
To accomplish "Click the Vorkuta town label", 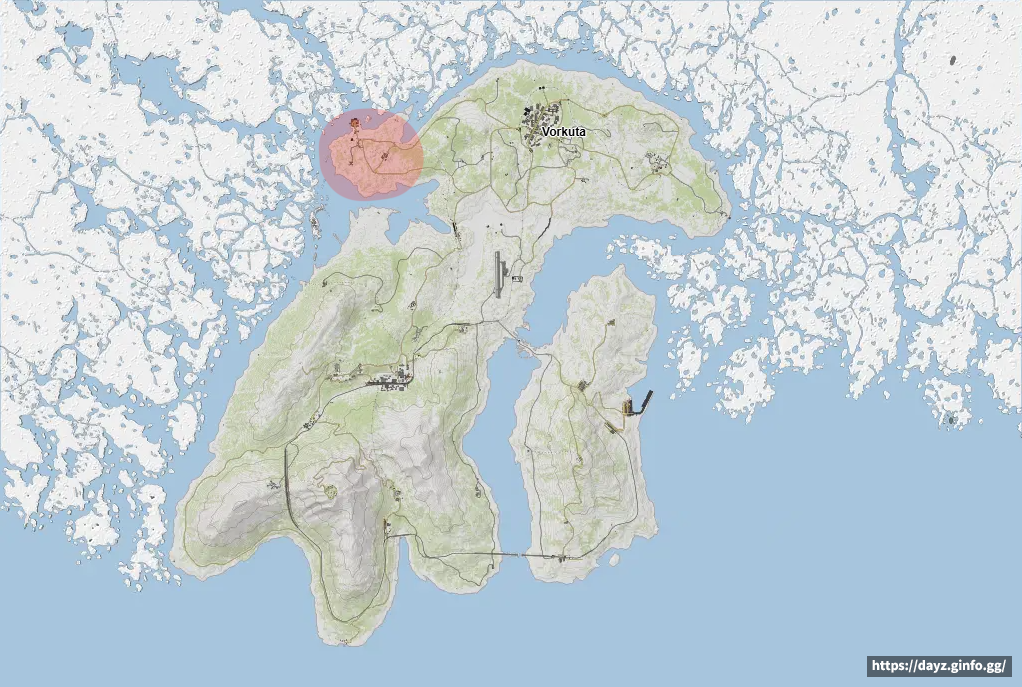I will [563, 132].
